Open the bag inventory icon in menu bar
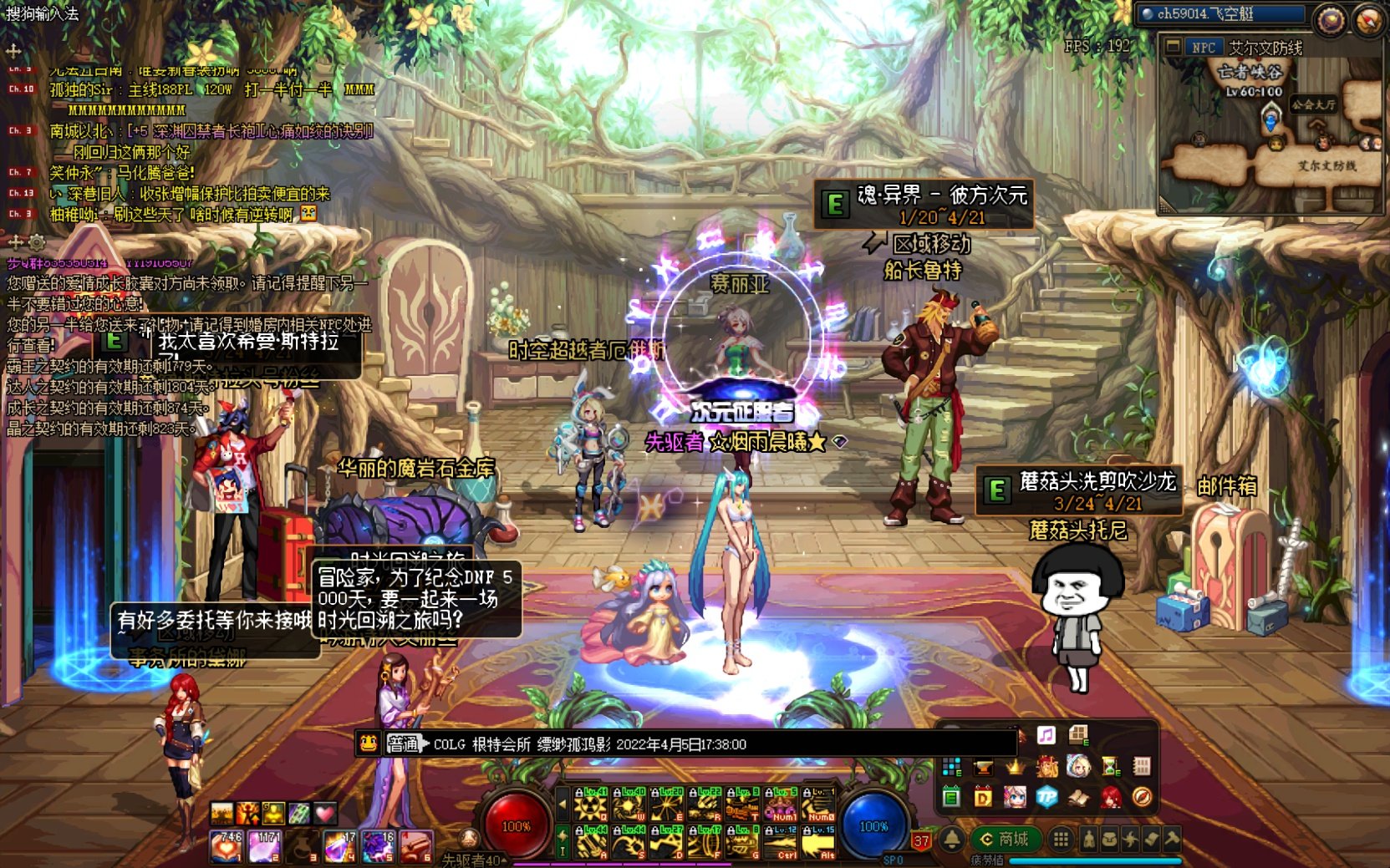The height and width of the screenshot is (868, 1390). pyautogui.click(x=1110, y=839)
